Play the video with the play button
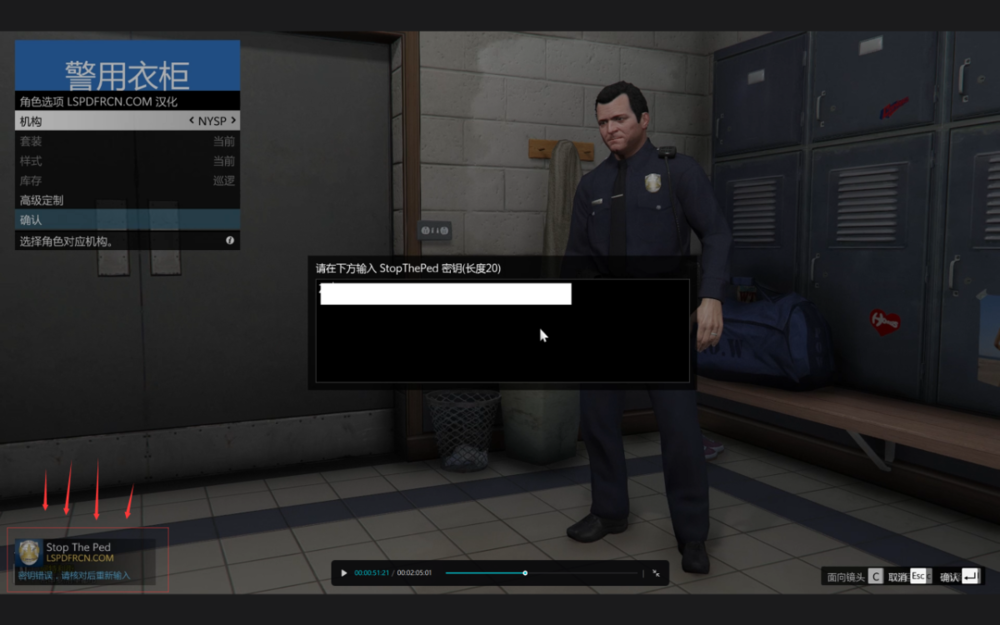 (344, 573)
